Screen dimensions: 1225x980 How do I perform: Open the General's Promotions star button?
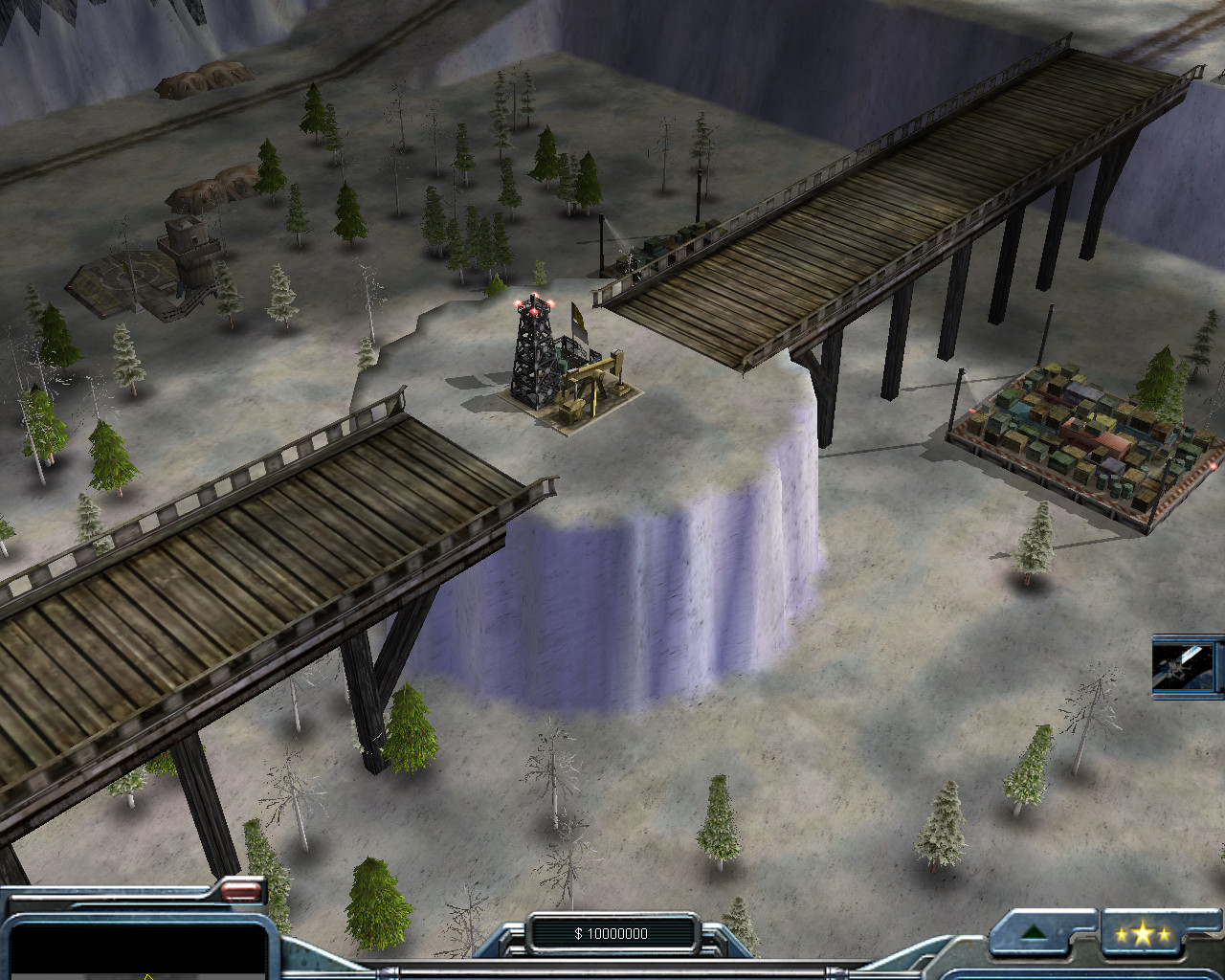1142,933
